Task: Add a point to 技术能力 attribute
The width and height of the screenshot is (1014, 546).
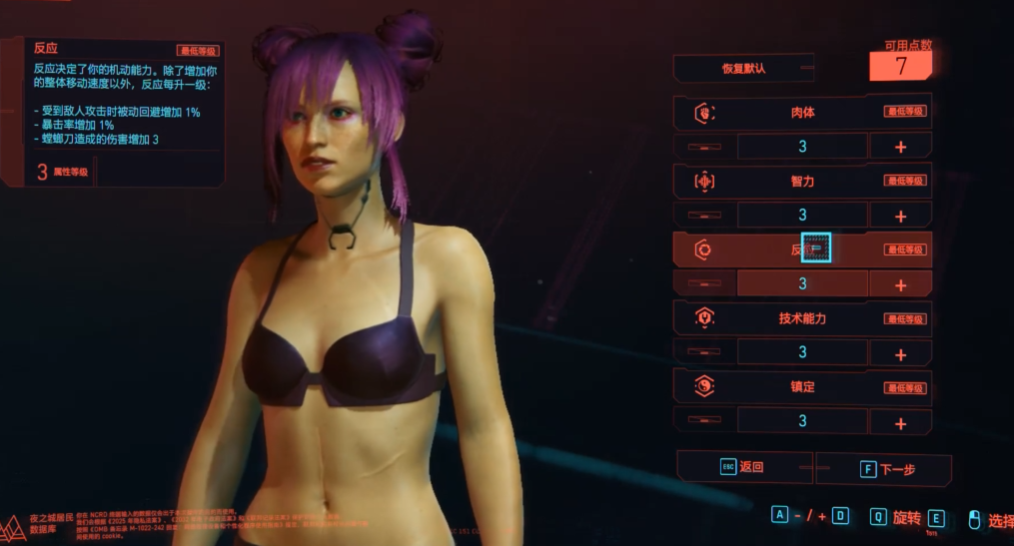Action: 900,354
